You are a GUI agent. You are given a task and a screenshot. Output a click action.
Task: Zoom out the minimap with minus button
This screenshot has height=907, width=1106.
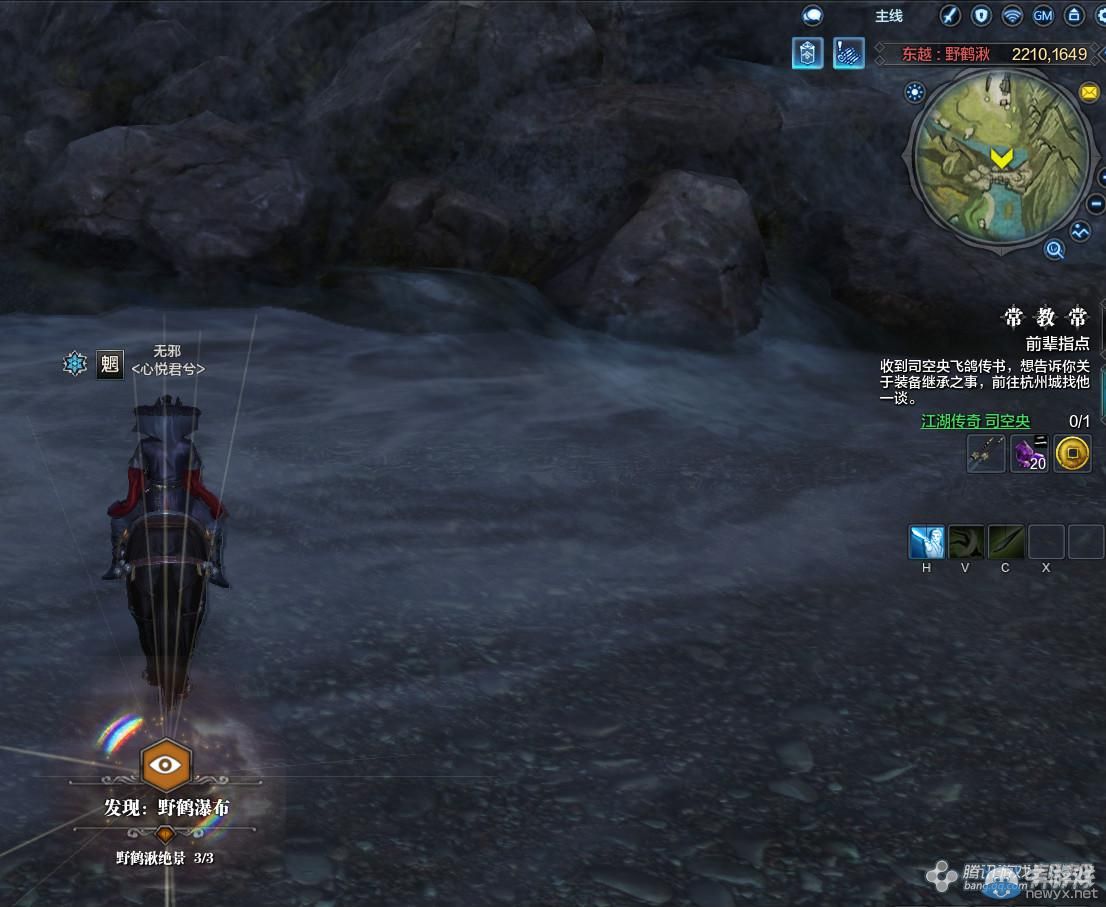pos(1094,202)
